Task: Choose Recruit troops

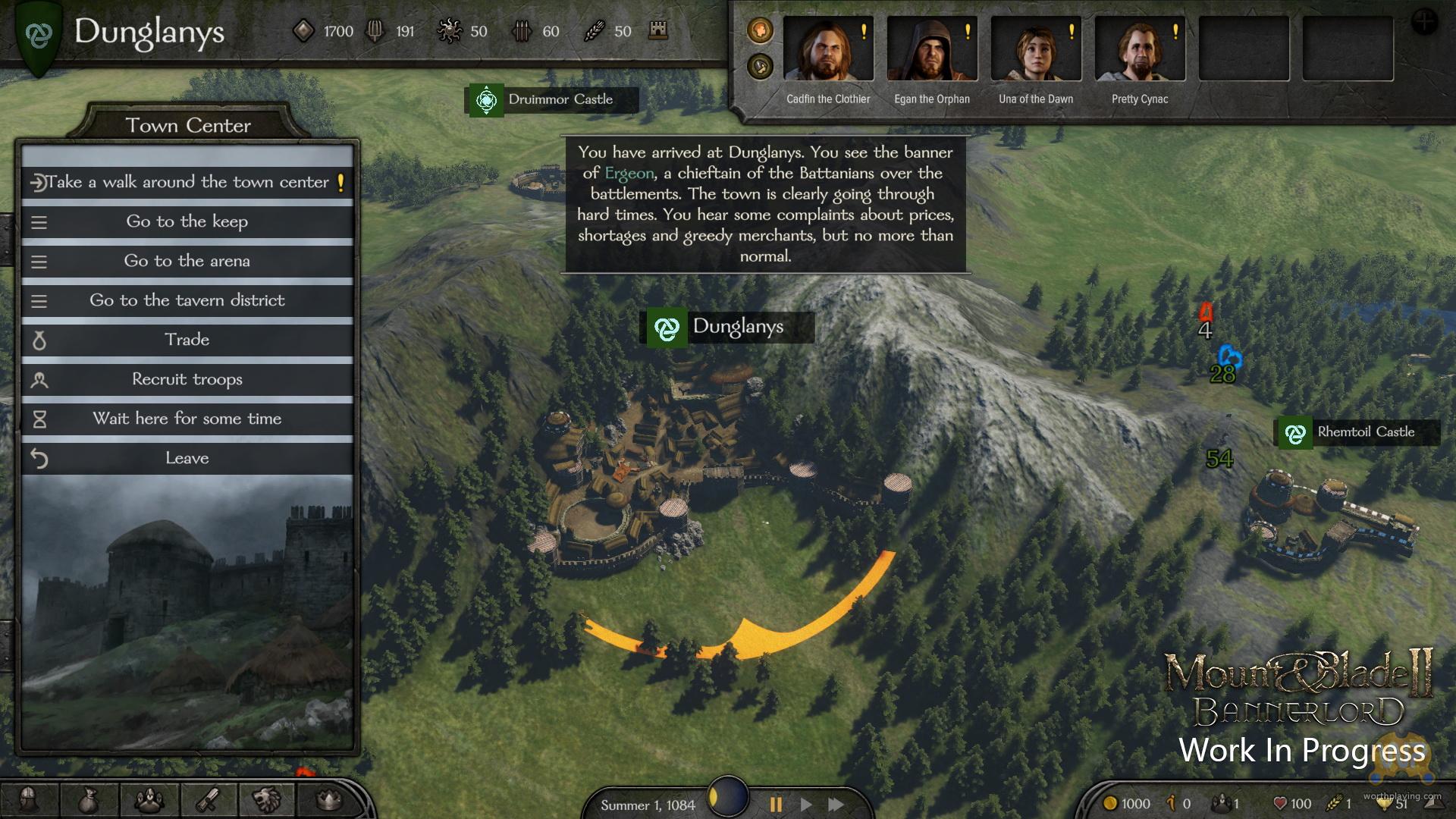Action: pyautogui.click(x=187, y=379)
